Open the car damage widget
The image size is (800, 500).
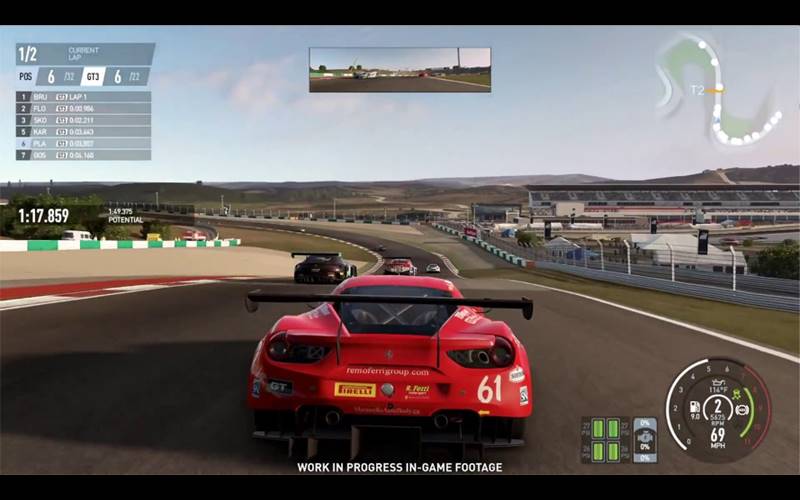645,440
